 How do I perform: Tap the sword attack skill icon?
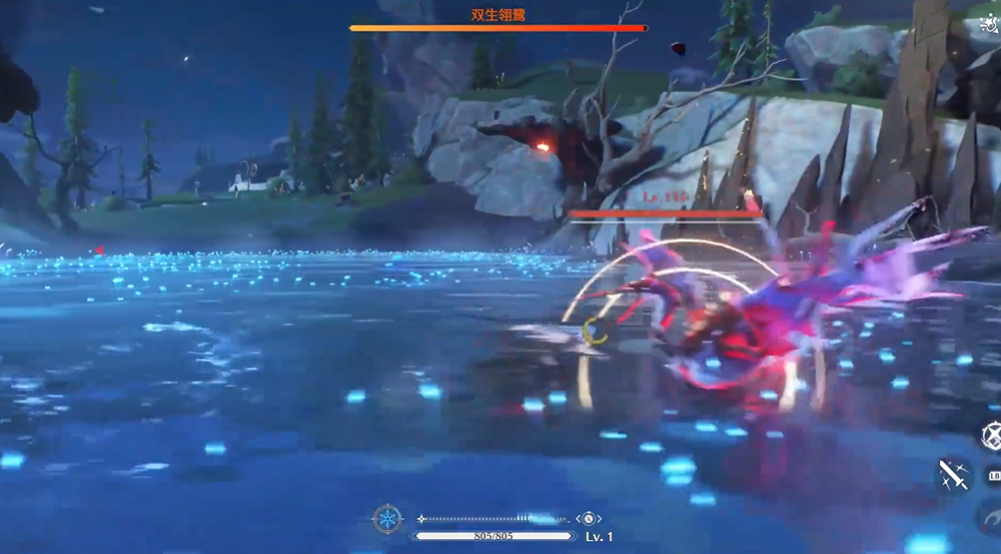953,475
